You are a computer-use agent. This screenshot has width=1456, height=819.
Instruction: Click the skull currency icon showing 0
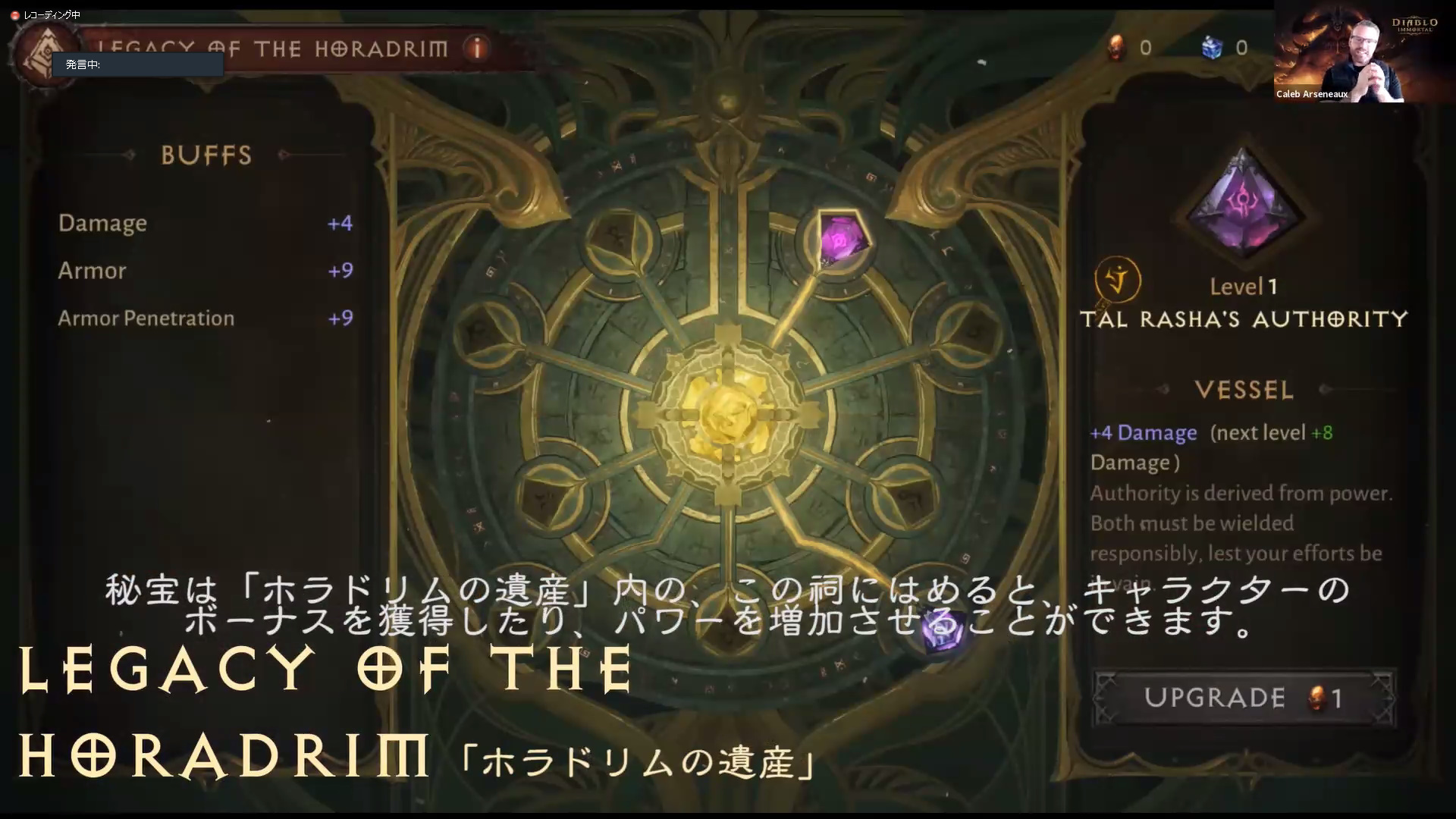[1115, 47]
